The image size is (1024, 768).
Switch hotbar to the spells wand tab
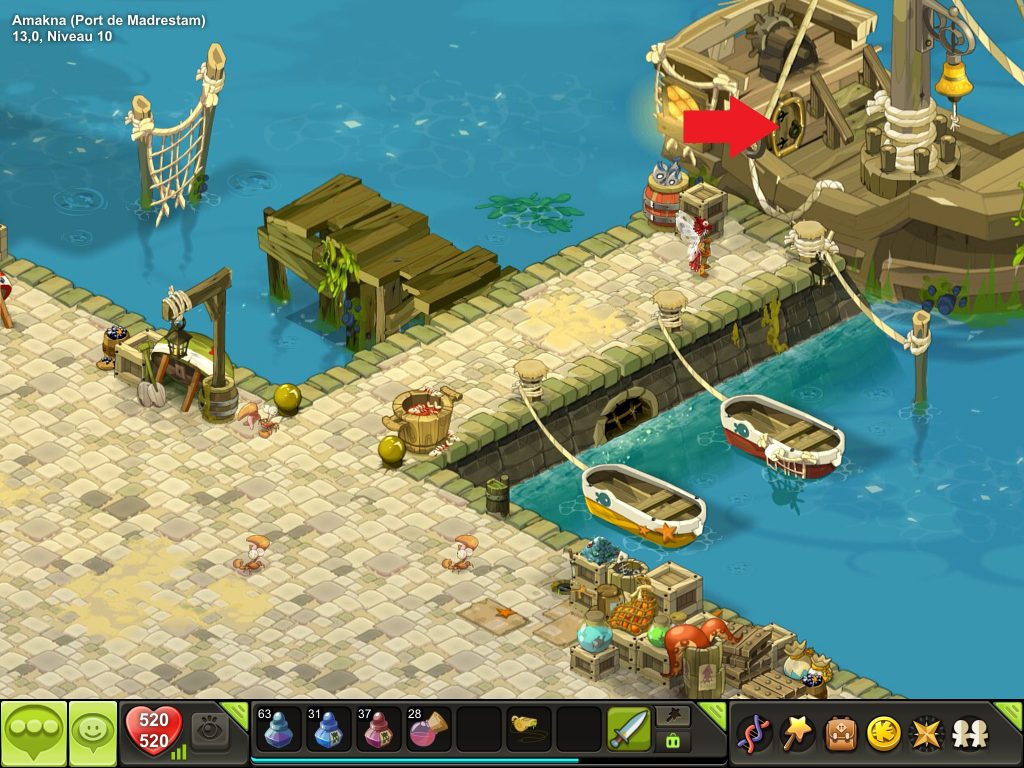coord(671,716)
